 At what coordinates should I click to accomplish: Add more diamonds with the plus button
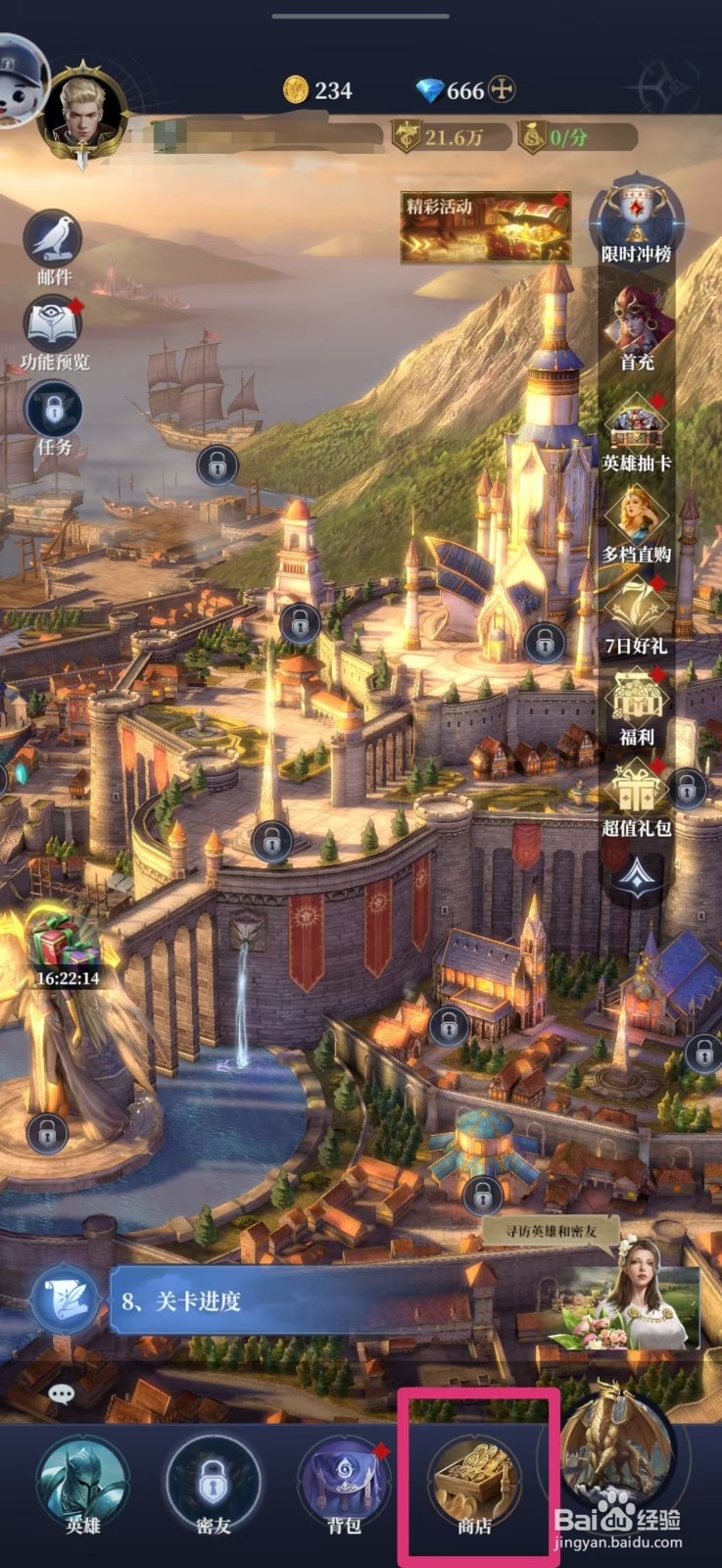(503, 90)
